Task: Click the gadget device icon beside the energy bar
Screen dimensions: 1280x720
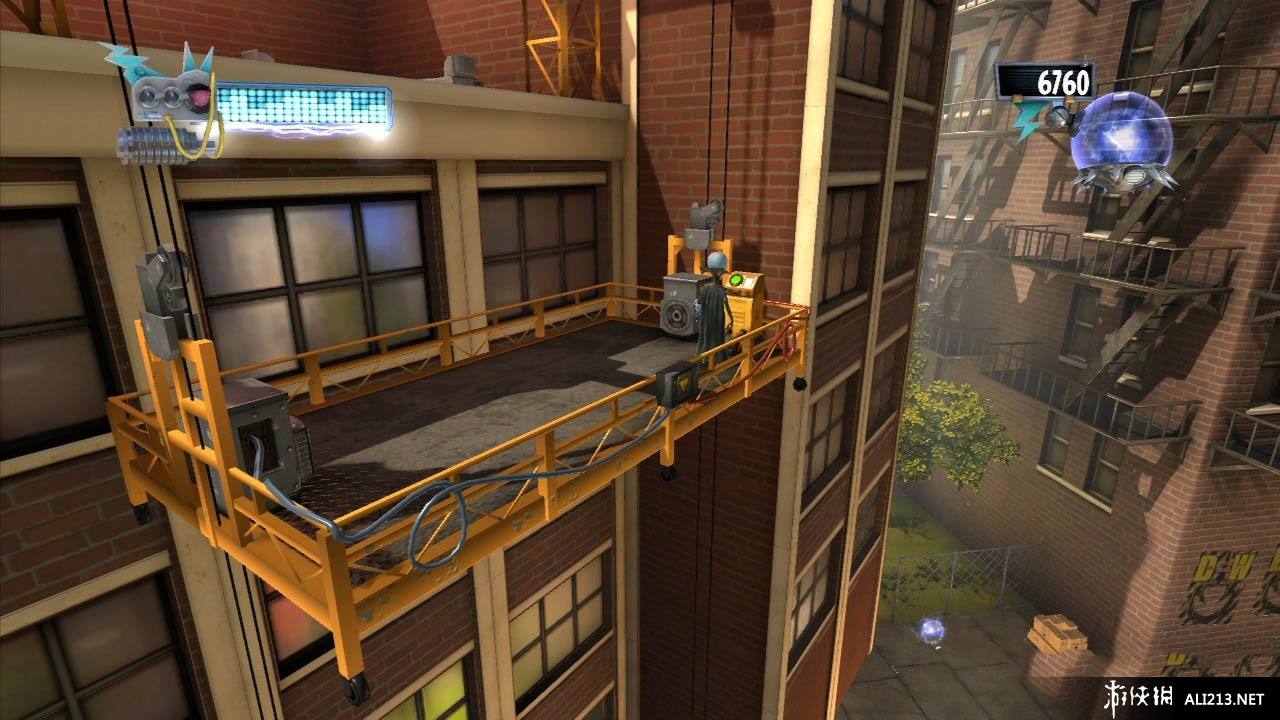Action: (170, 103)
